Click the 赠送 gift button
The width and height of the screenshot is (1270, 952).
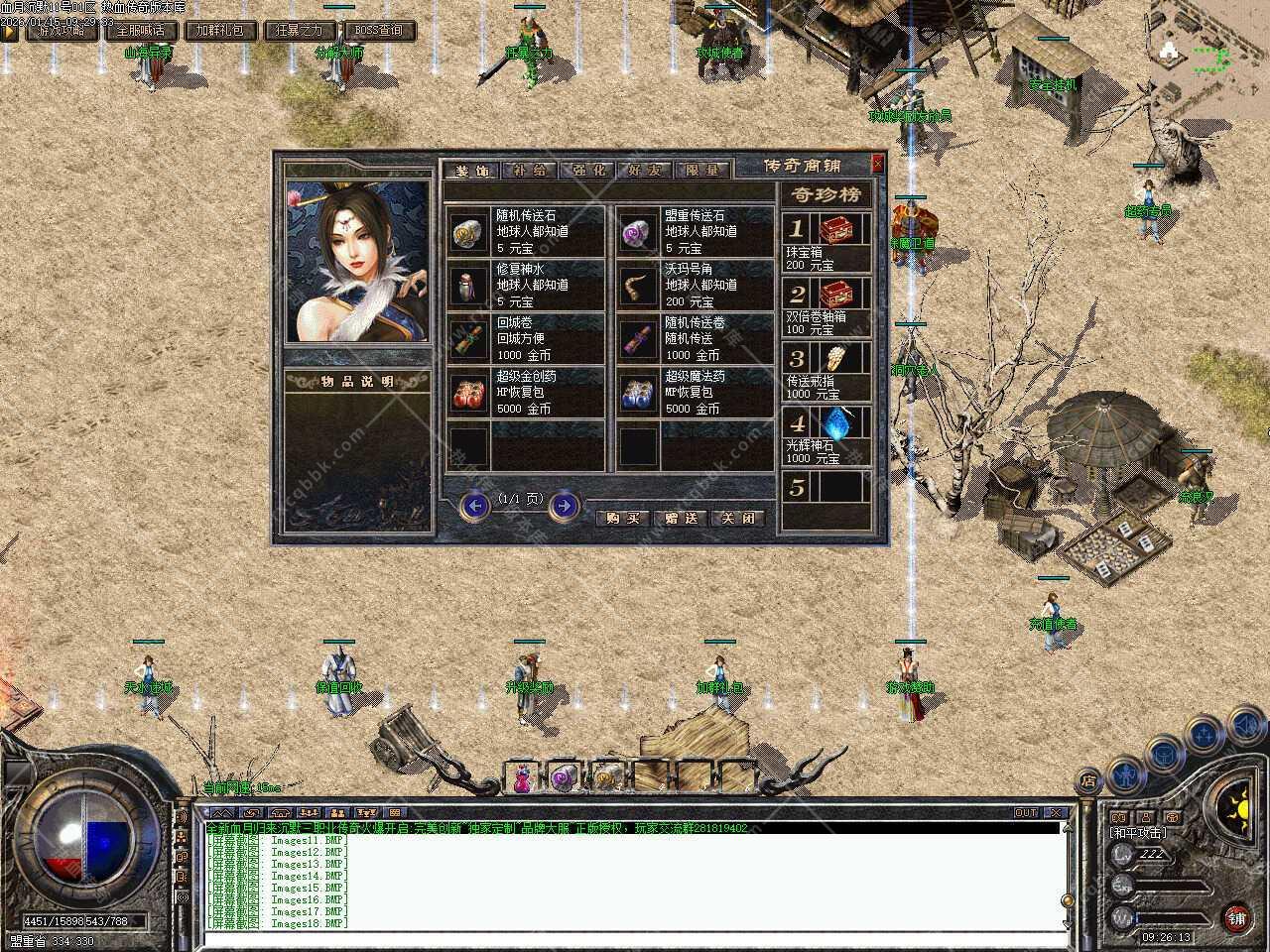click(x=681, y=518)
